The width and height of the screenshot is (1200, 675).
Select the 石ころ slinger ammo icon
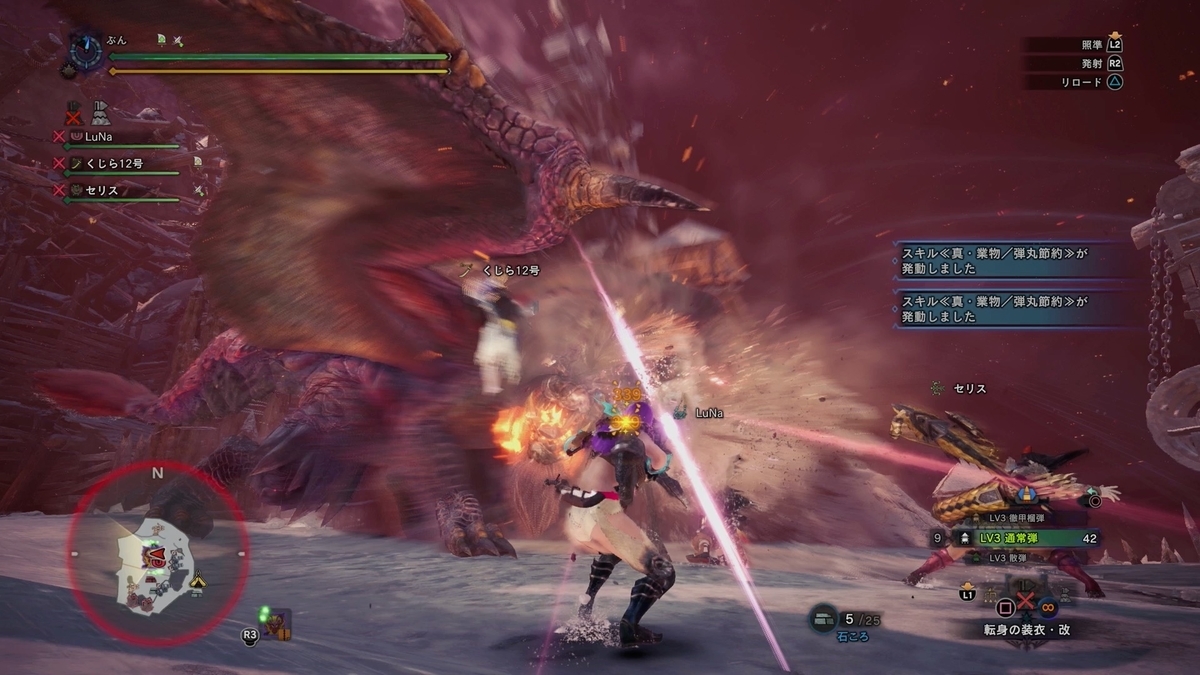tap(823, 620)
